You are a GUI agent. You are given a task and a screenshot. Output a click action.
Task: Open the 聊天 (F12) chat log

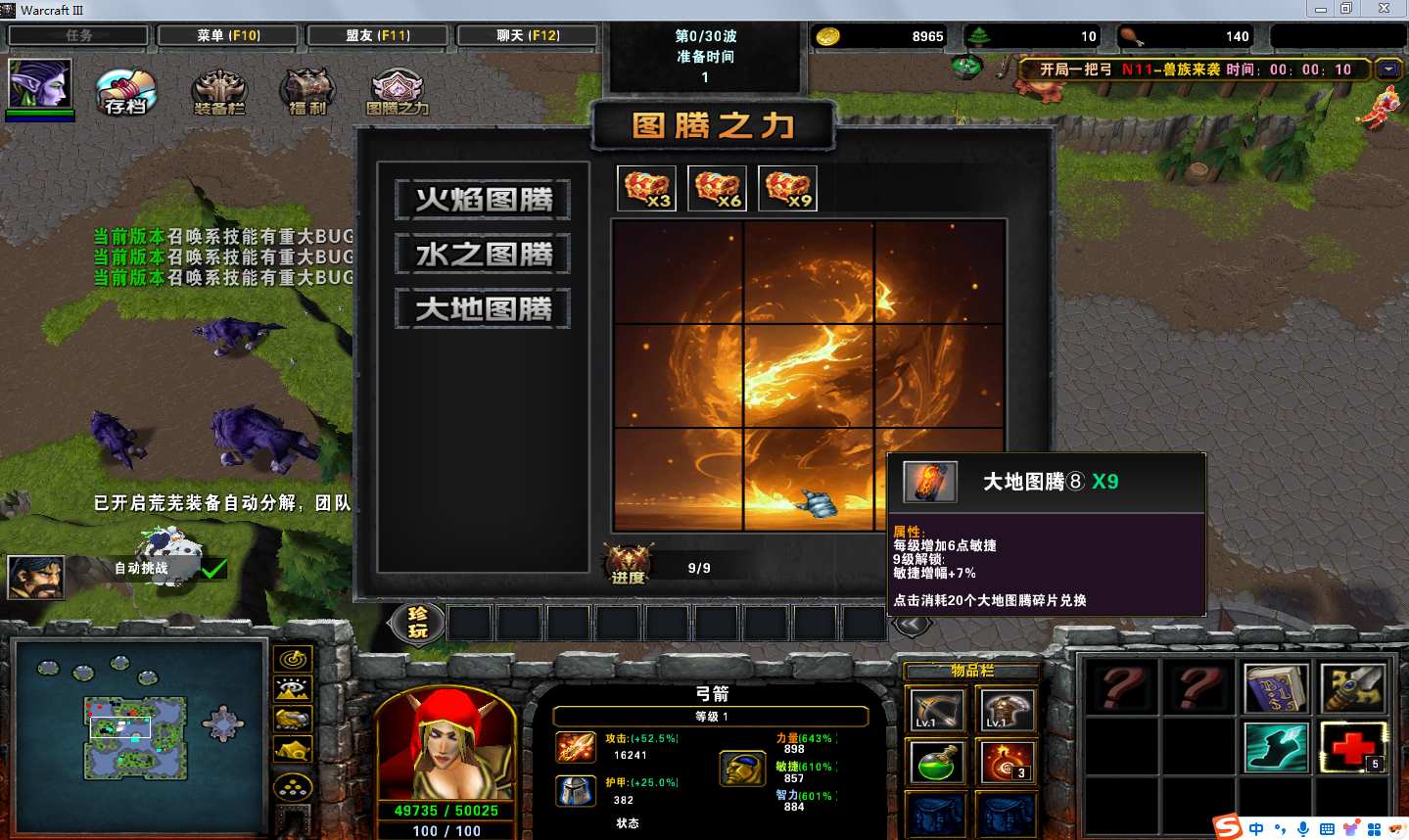(528, 35)
